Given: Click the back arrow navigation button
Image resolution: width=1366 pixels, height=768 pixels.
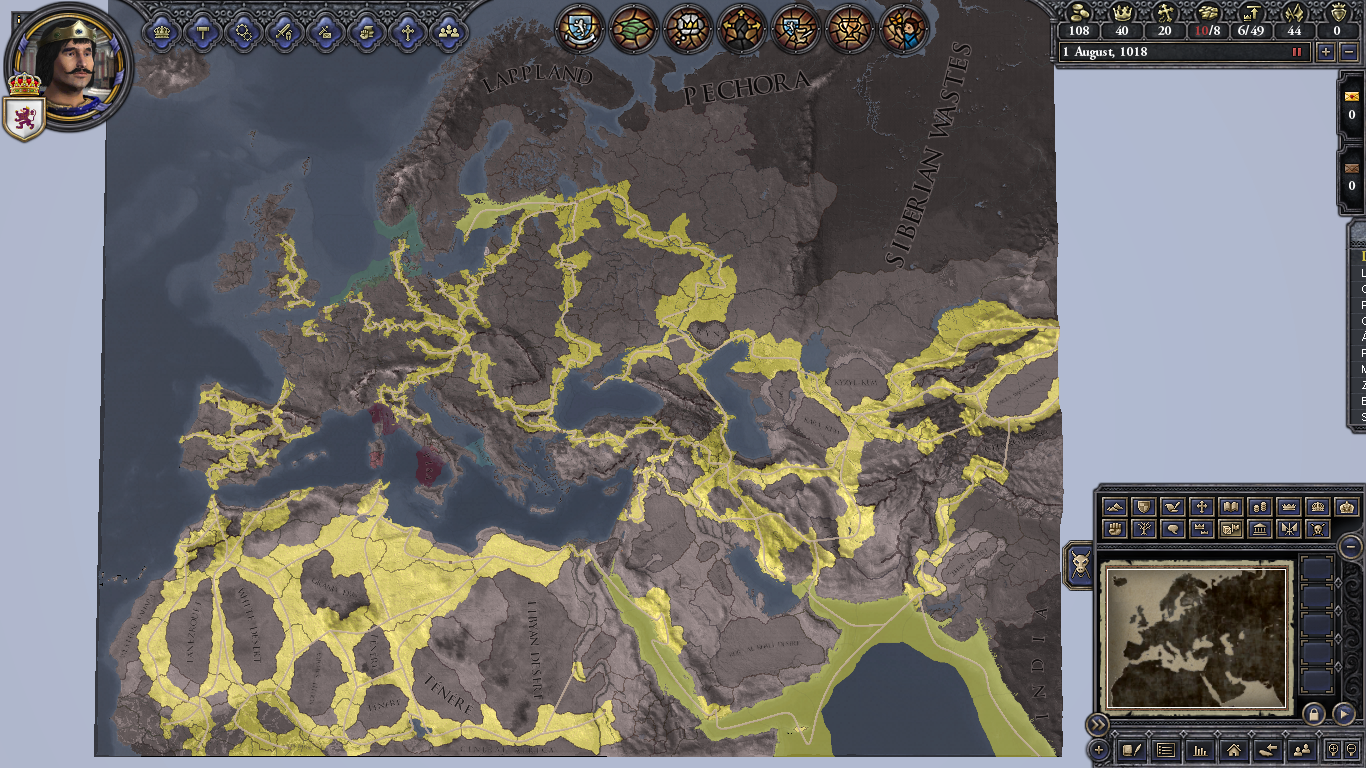Looking at the screenshot, I should click(1268, 751).
